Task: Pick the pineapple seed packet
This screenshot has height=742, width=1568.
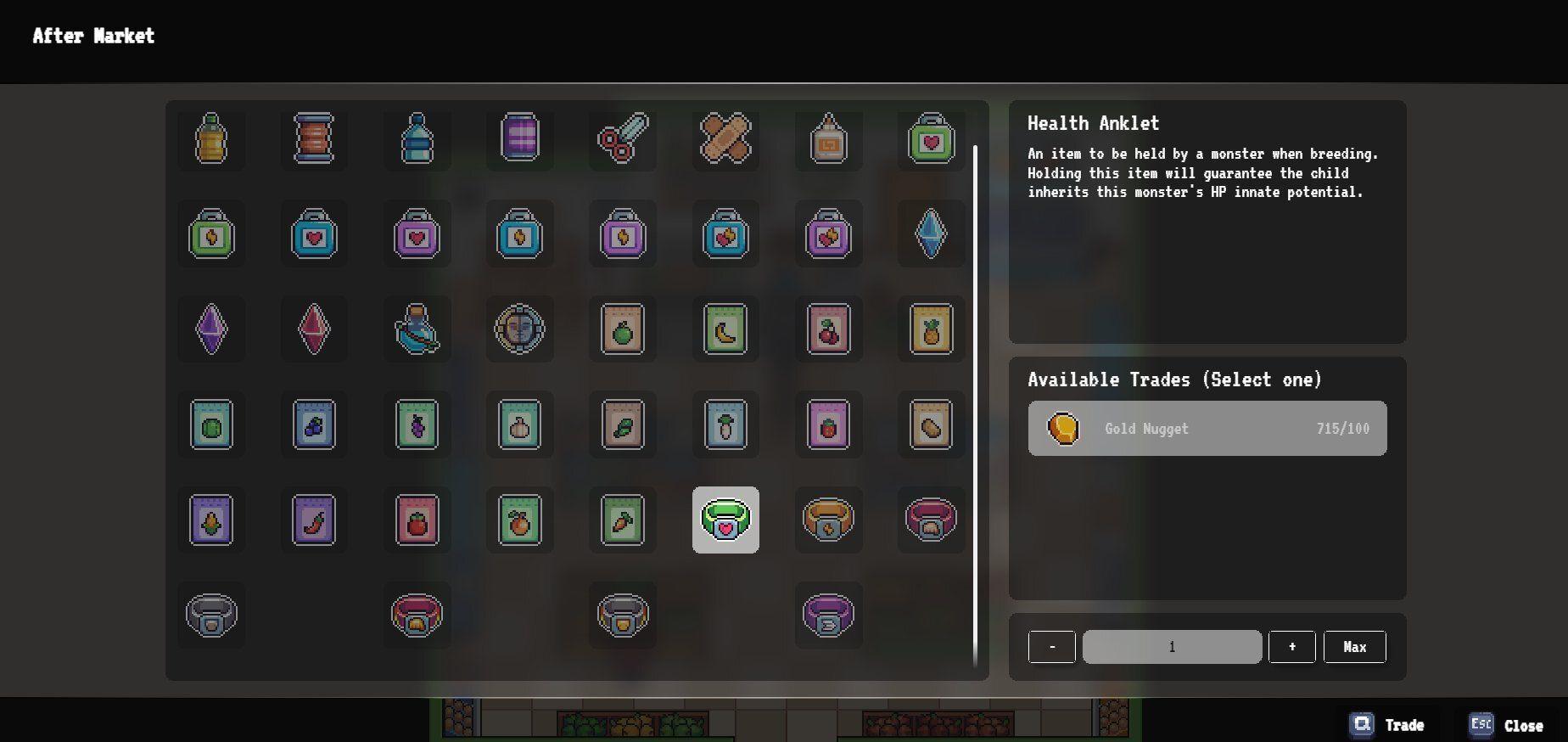Action: pos(931,329)
